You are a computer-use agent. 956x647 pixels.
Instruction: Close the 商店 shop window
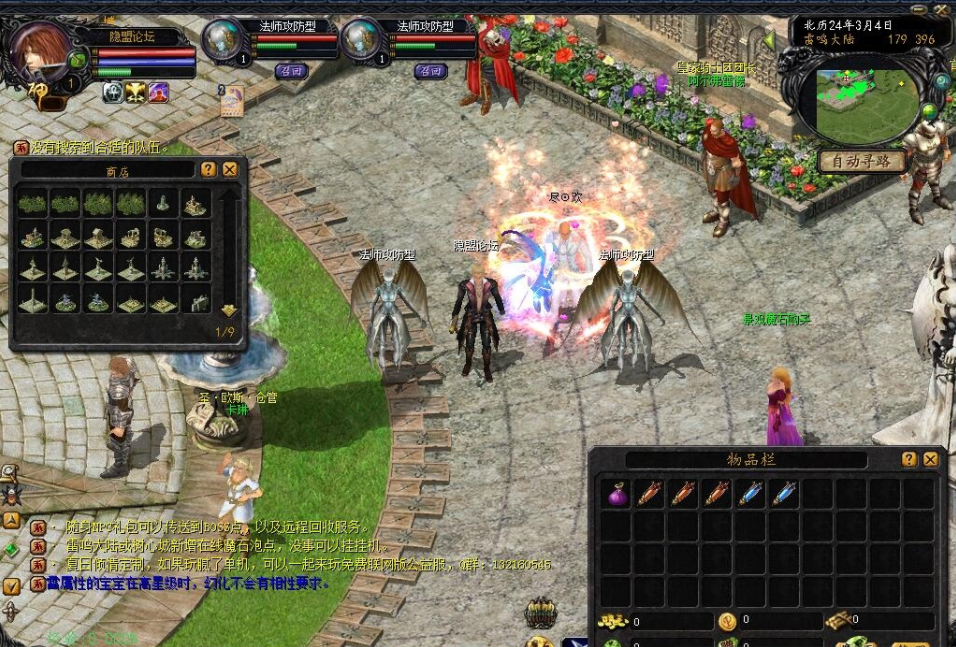click(x=230, y=170)
